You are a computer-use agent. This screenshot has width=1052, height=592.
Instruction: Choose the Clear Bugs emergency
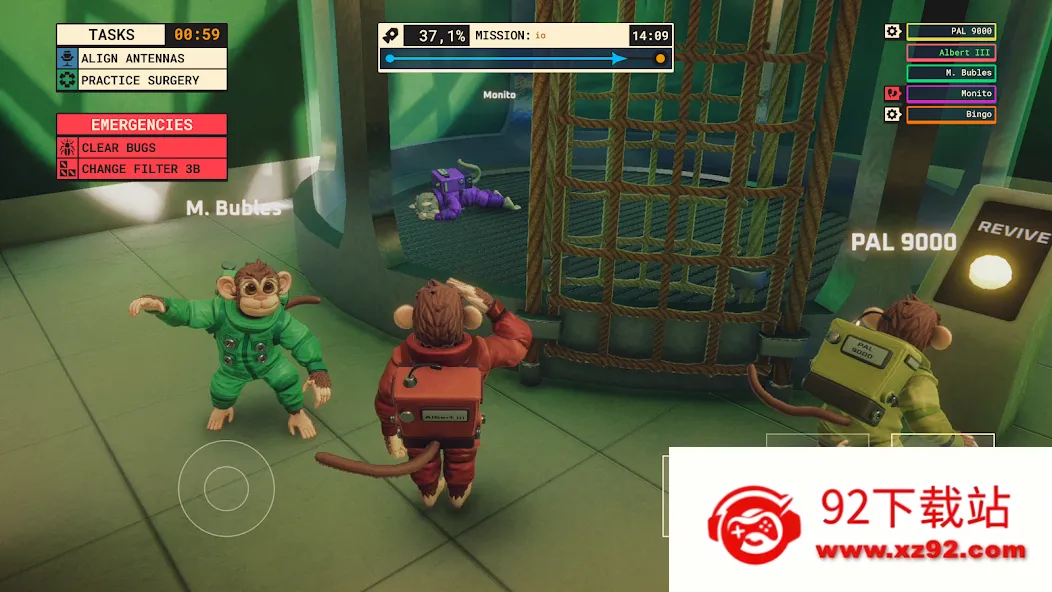(141, 148)
